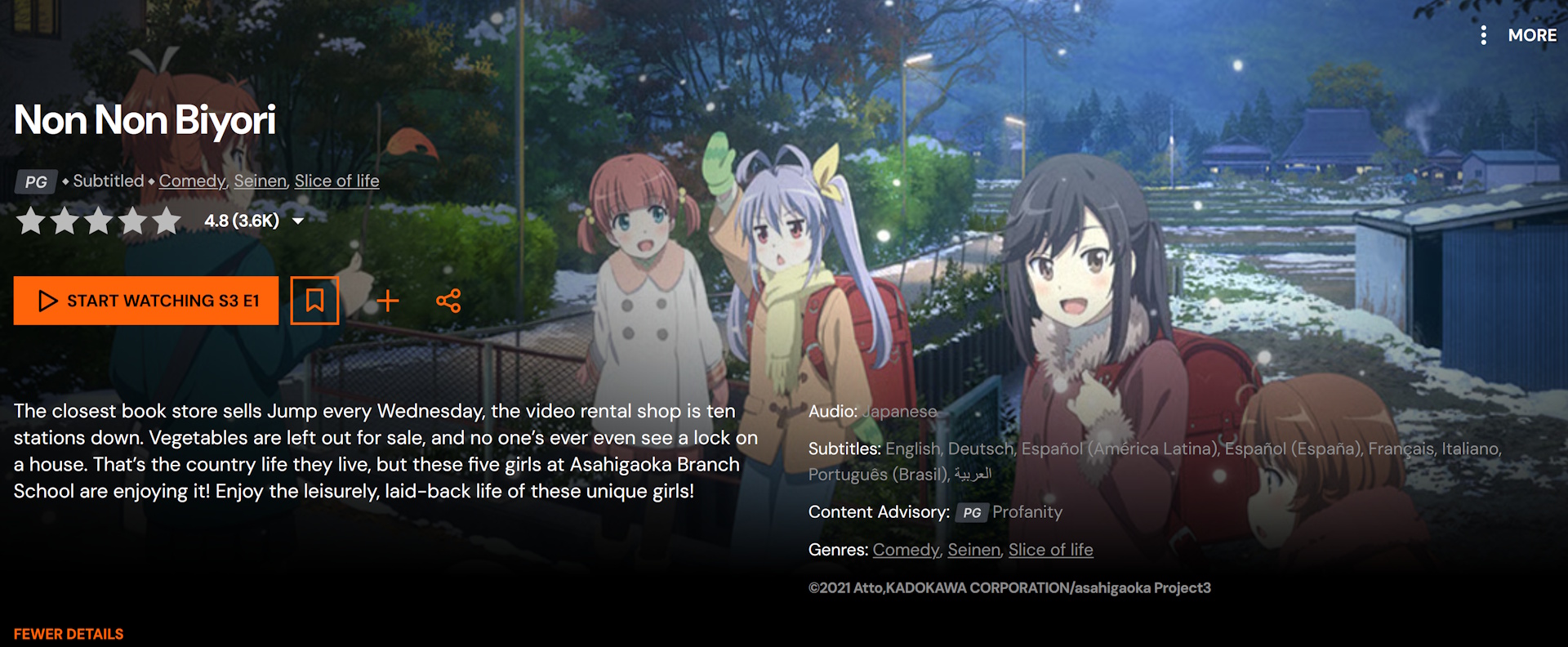Viewport: 1568px width, 647px height.
Task: Click the three-dot options icon near MORE
Action: (1485, 35)
